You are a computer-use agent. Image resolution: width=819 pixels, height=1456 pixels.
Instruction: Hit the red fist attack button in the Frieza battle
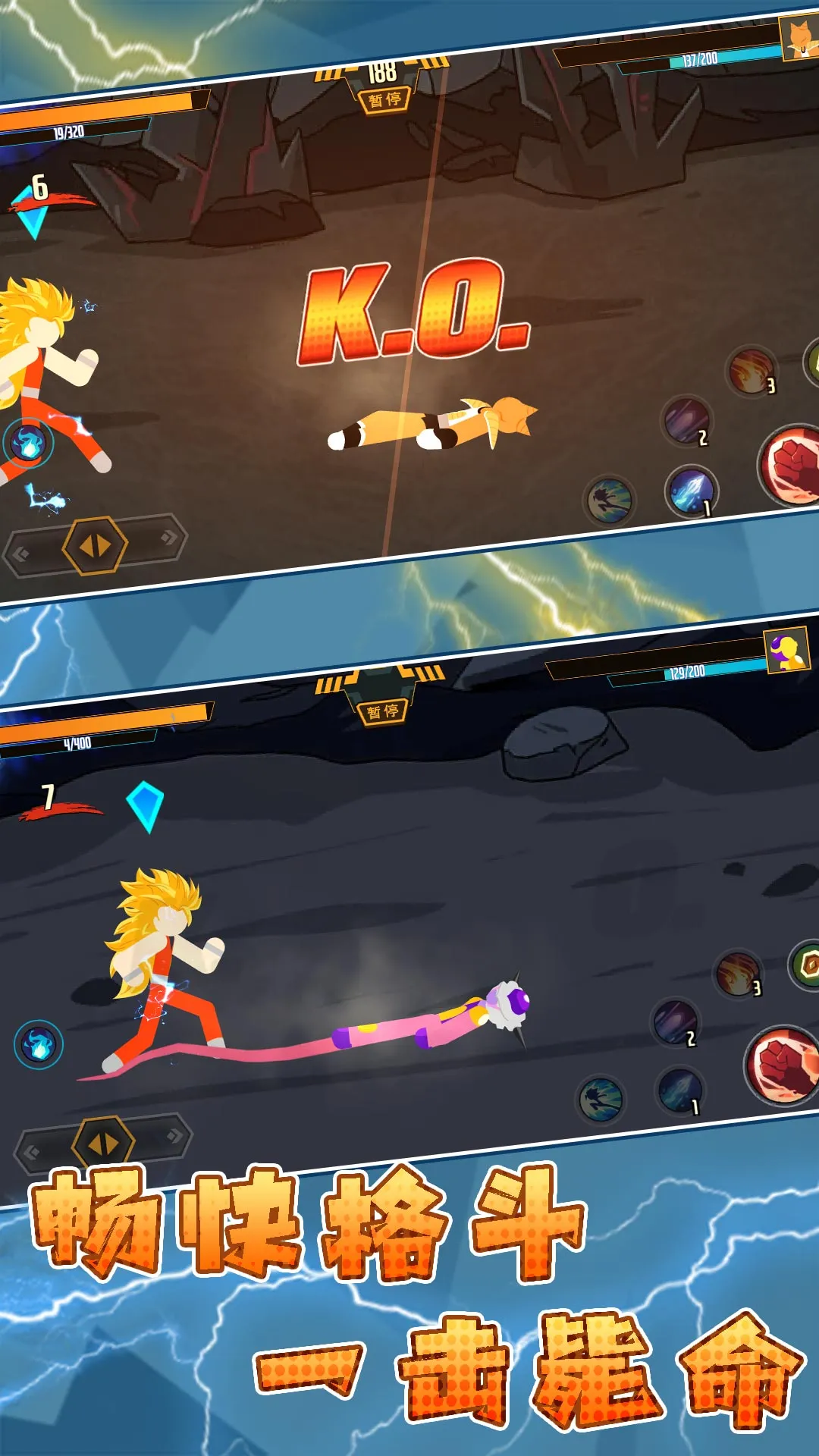click(x=783, y=1064)
